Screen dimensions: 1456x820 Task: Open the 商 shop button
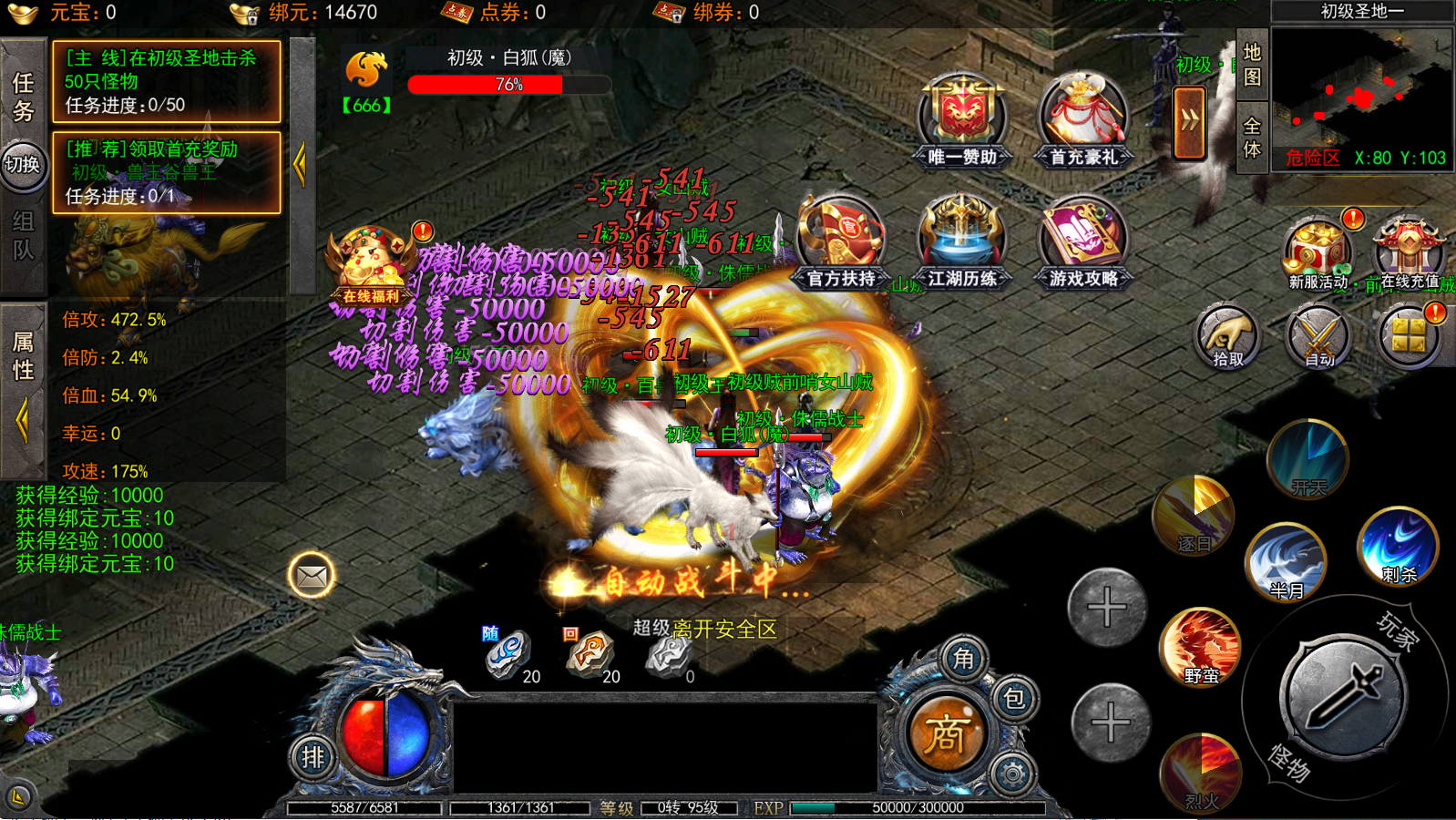coord(944,734)
